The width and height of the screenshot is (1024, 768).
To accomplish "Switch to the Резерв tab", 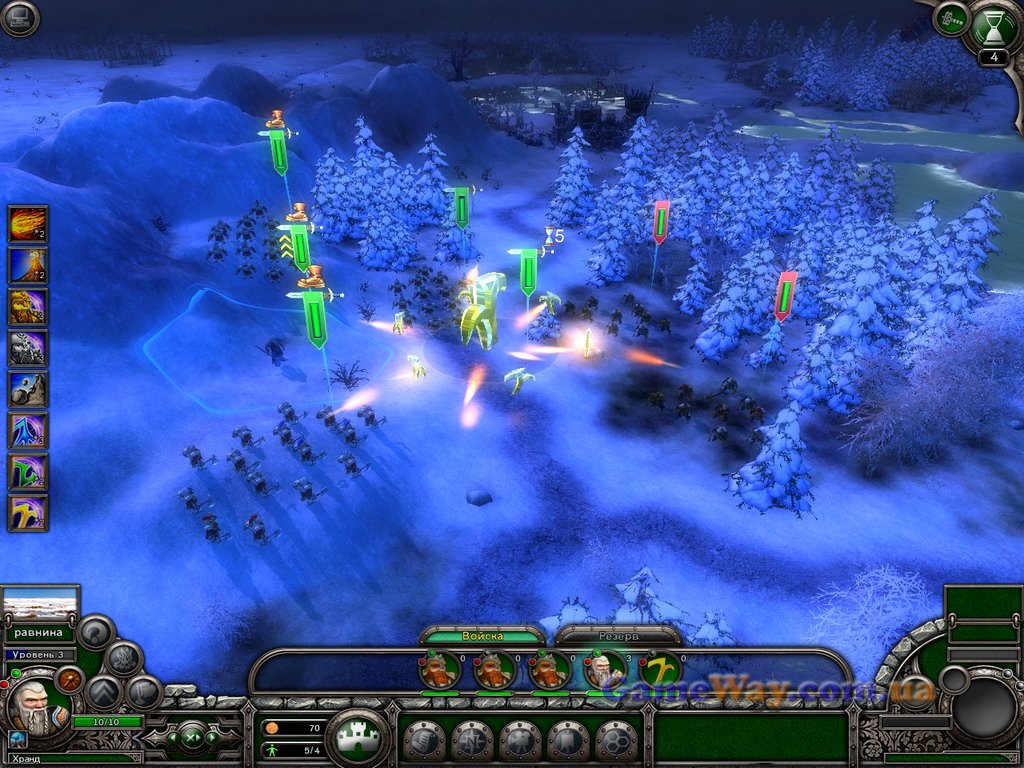I will [x=619, y=636].
